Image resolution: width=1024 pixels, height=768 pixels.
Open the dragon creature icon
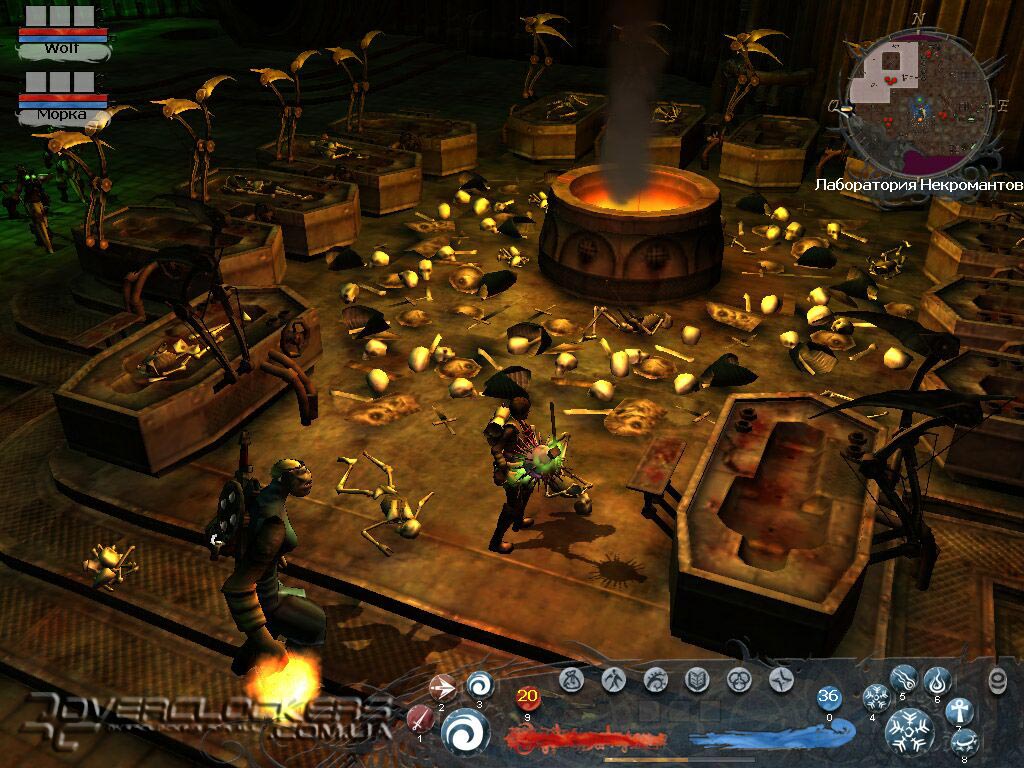[656, 680]
